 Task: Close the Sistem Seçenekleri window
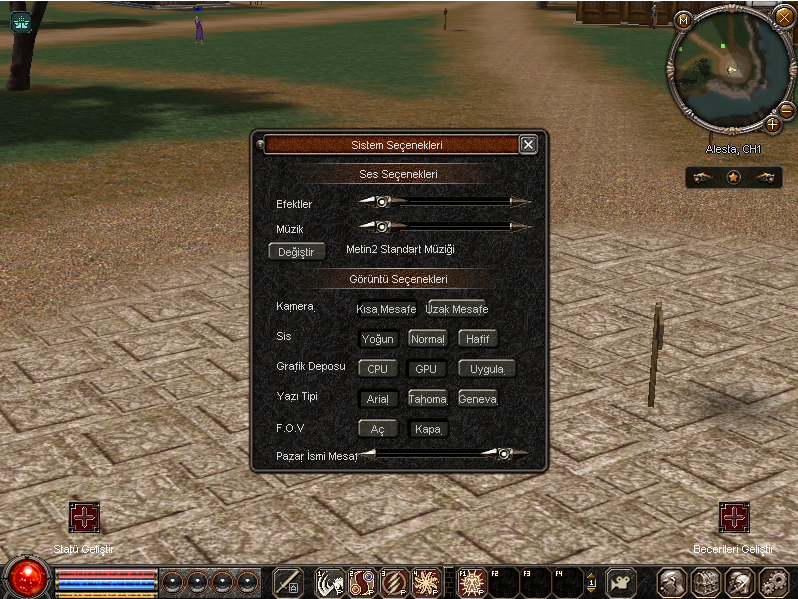[x=528, y=145]
